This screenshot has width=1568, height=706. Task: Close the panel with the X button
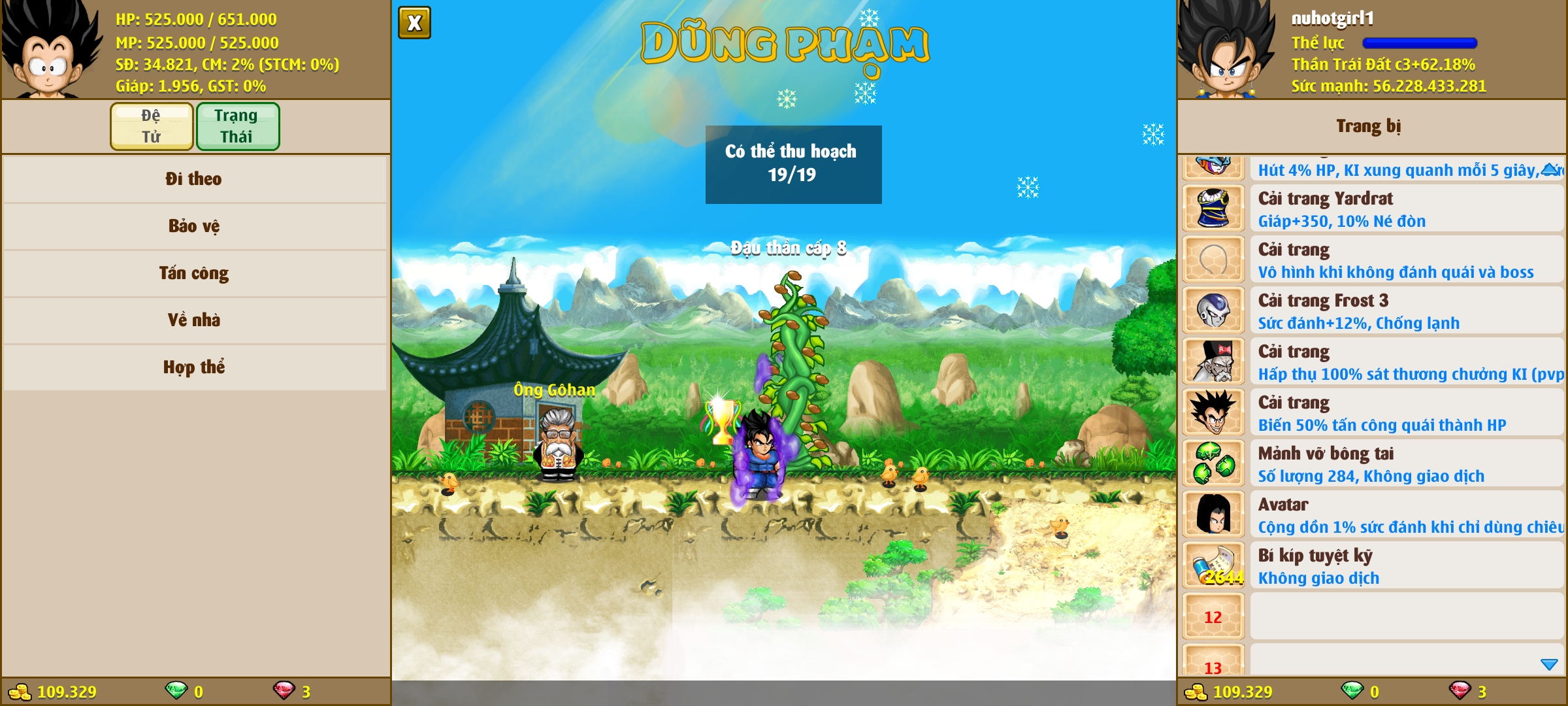pos(414,24)
